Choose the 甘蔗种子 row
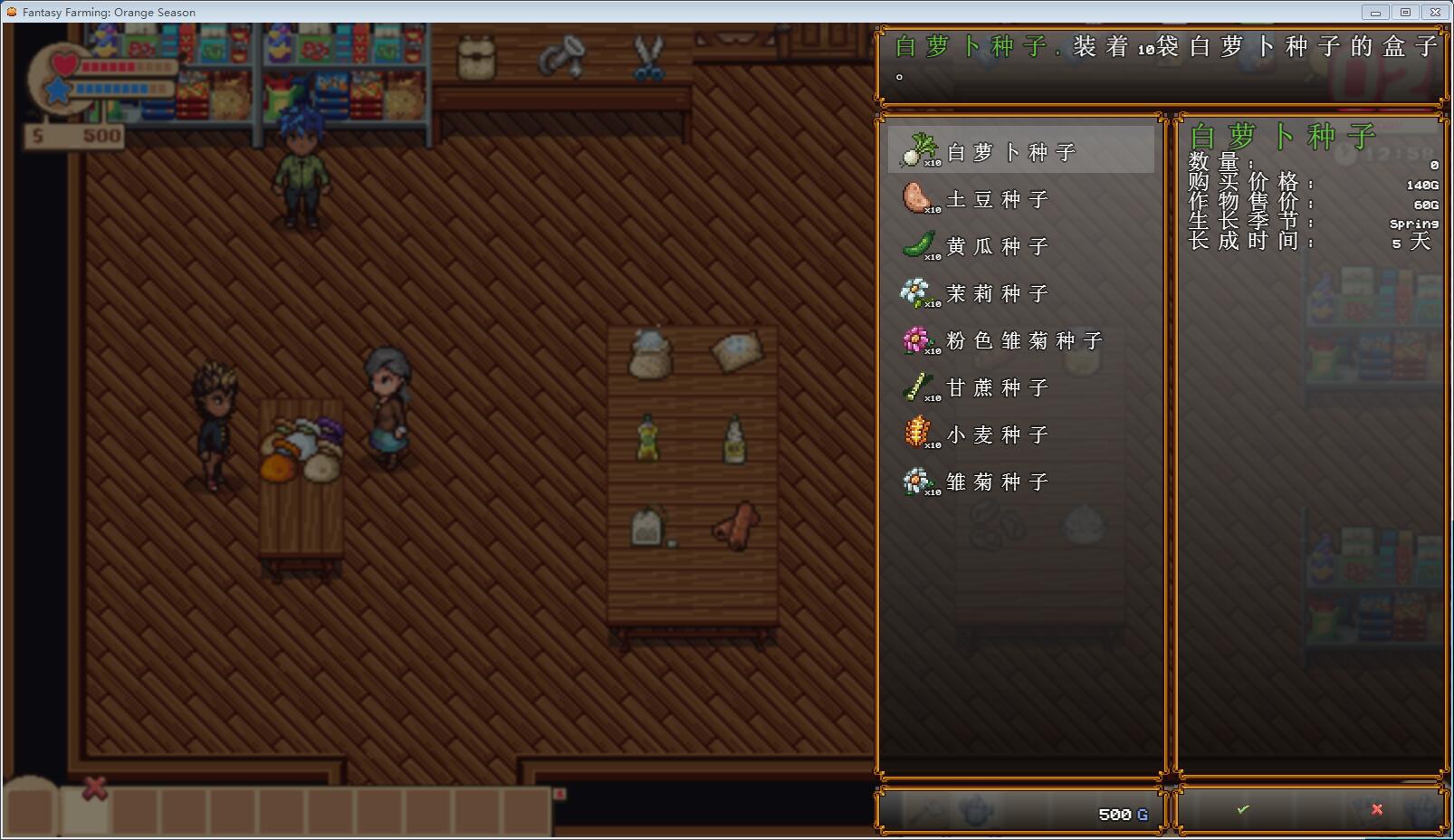This screenshot has width=1454, height=840. tap(996, 387)
